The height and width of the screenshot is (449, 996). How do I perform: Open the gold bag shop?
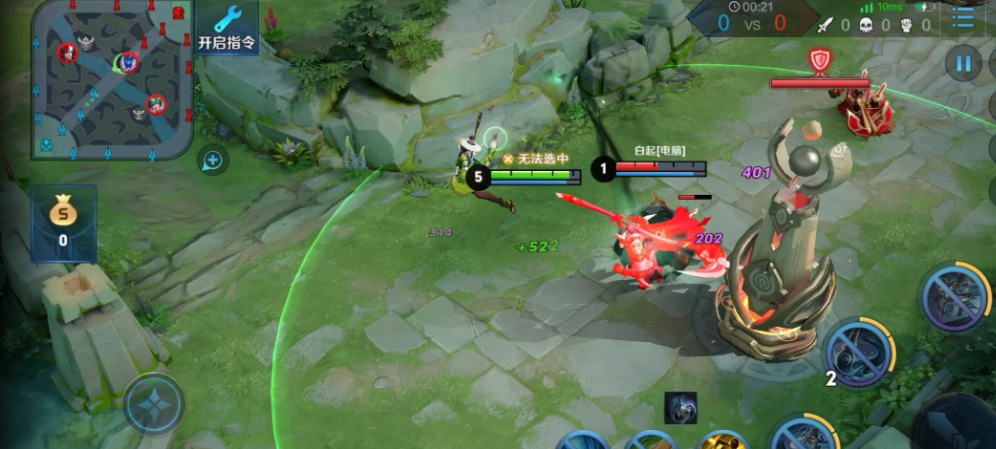pyautogui.click(x=63, y=222)
